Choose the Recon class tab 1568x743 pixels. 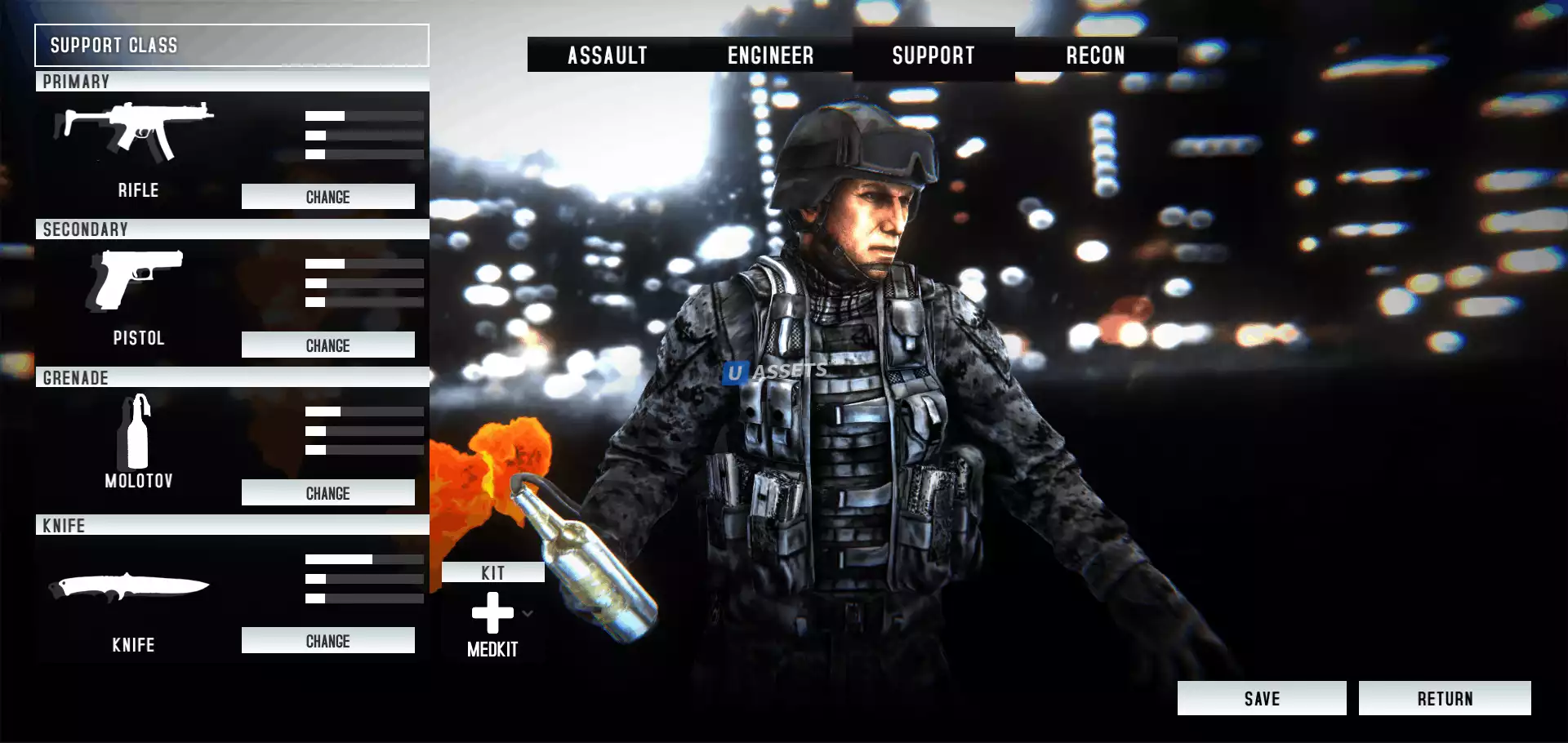click(1095, 56)
